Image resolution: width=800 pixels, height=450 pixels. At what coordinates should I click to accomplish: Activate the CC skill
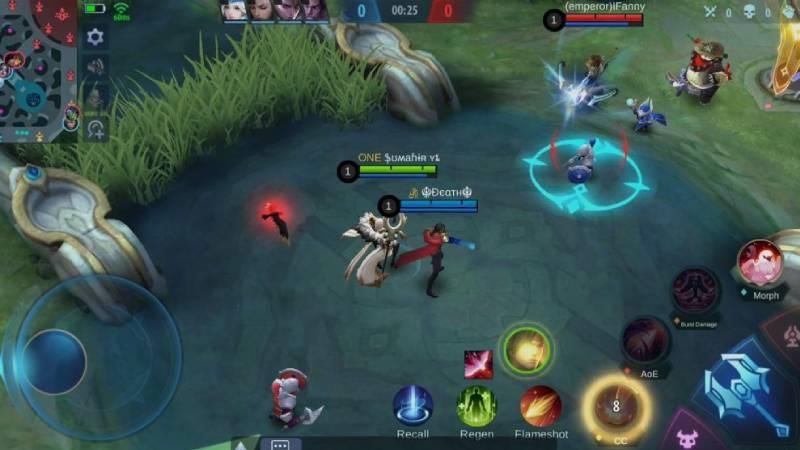(616, 406)
